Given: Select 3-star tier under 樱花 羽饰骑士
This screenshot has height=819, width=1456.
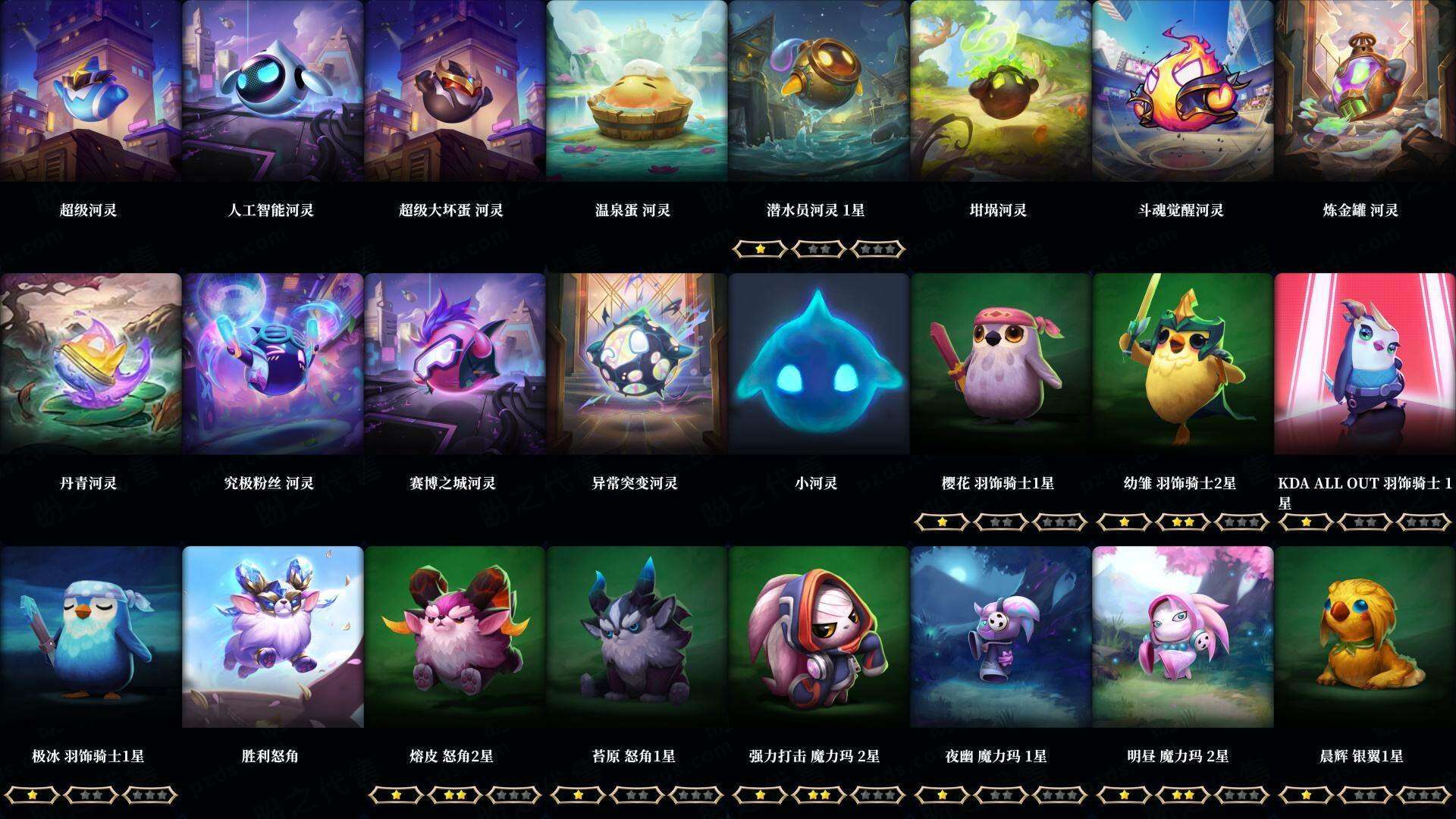Looking at the screenshot, I should click(x=1058, y=522).
